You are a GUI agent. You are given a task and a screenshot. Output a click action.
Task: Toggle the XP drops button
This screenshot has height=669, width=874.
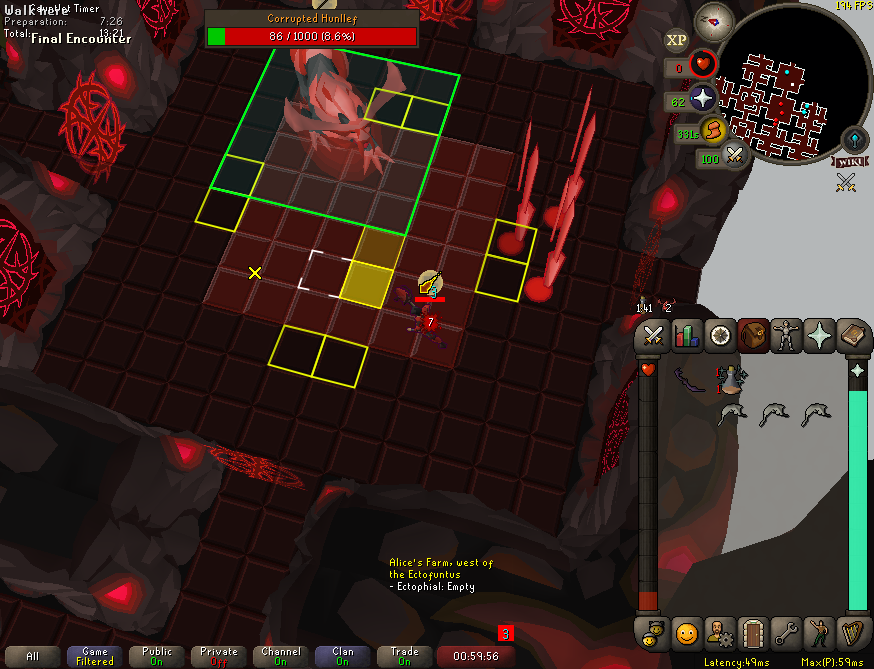pyautogui.click(x=676, y=40)
